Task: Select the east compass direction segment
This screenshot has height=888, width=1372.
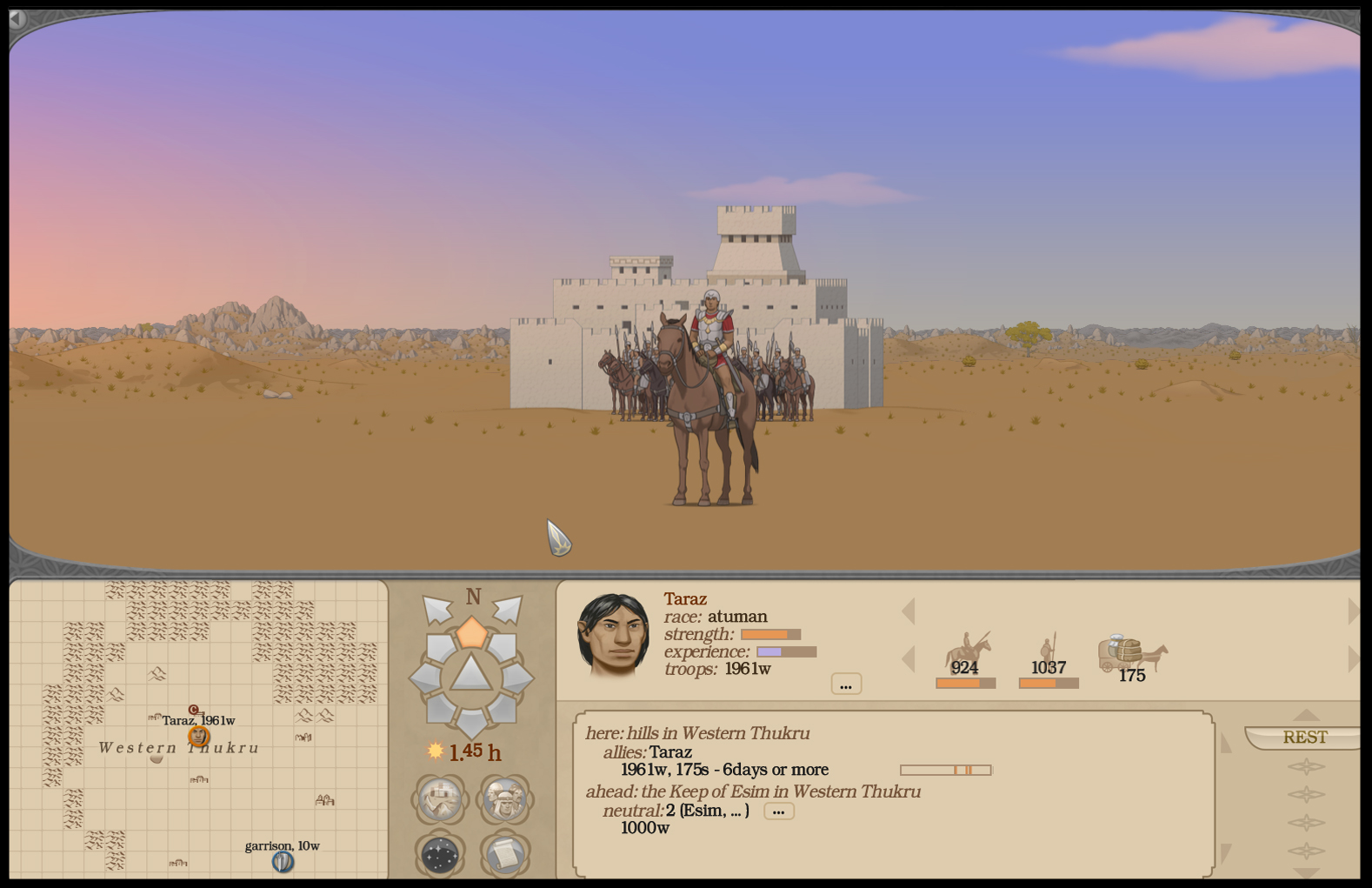Action: click(516, 678)
